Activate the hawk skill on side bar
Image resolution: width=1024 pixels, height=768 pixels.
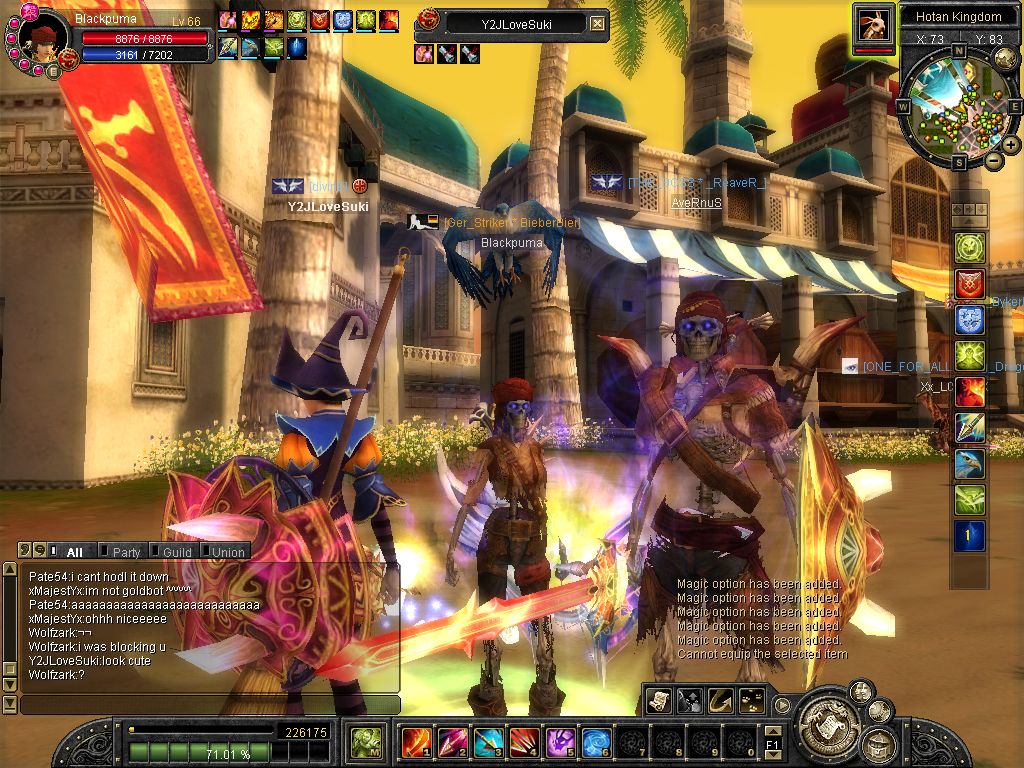(x=970, y=464)
